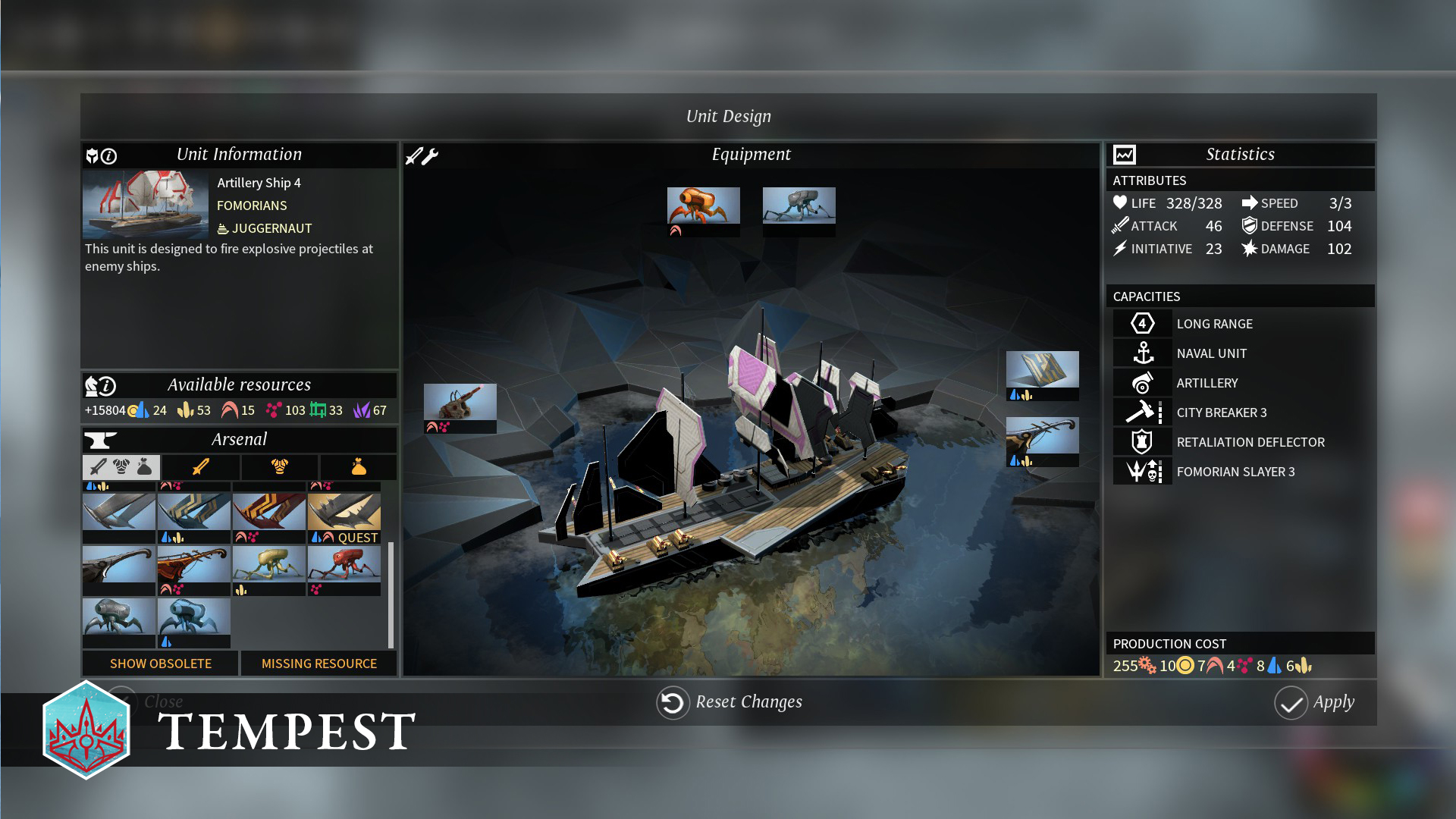Viewport: 1456px width, 819px height.
Task: Click the Statistics panel chart icon
Action: tap(1124, 154)
